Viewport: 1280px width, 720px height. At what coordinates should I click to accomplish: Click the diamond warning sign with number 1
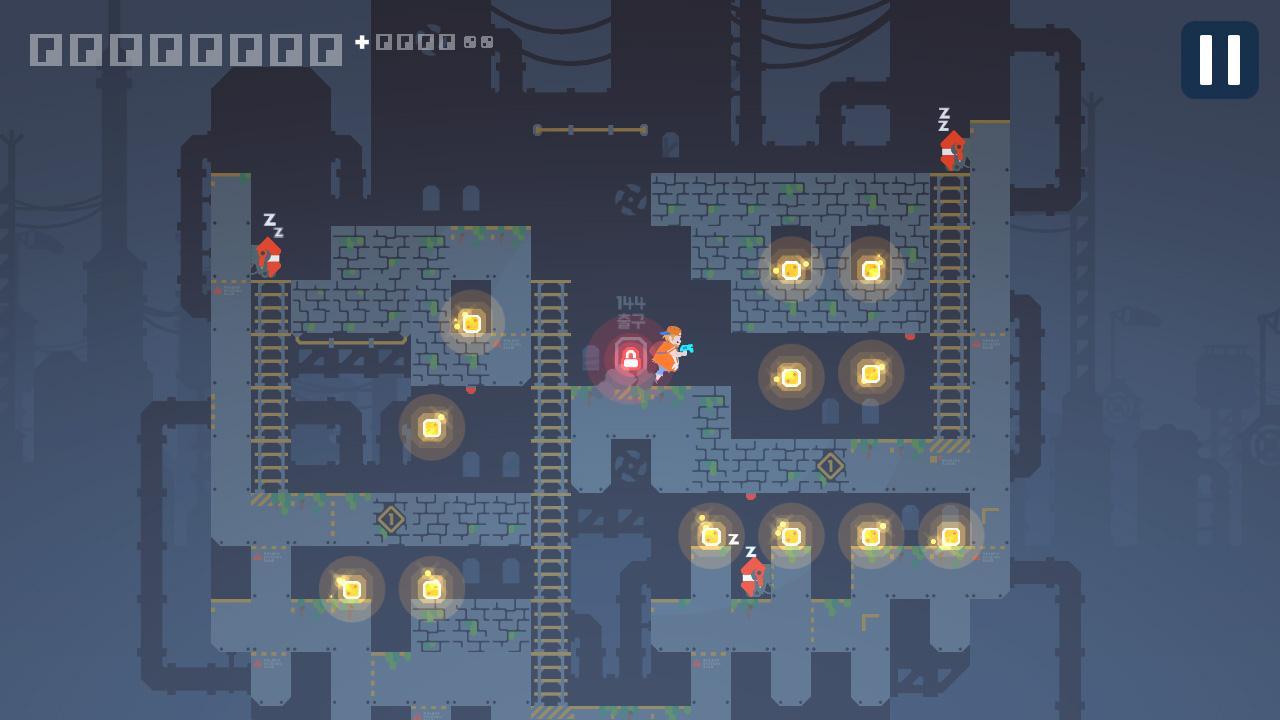point(829,464)
